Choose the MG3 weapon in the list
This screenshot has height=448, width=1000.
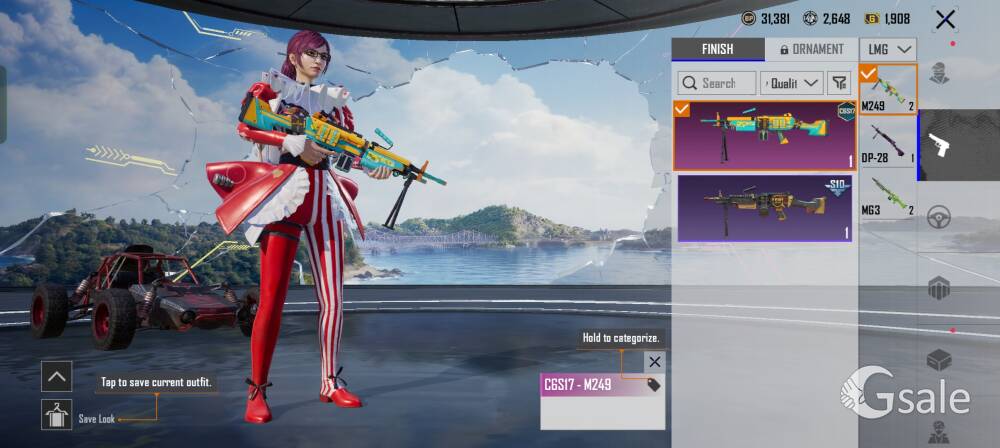click(x=888, y=196)
